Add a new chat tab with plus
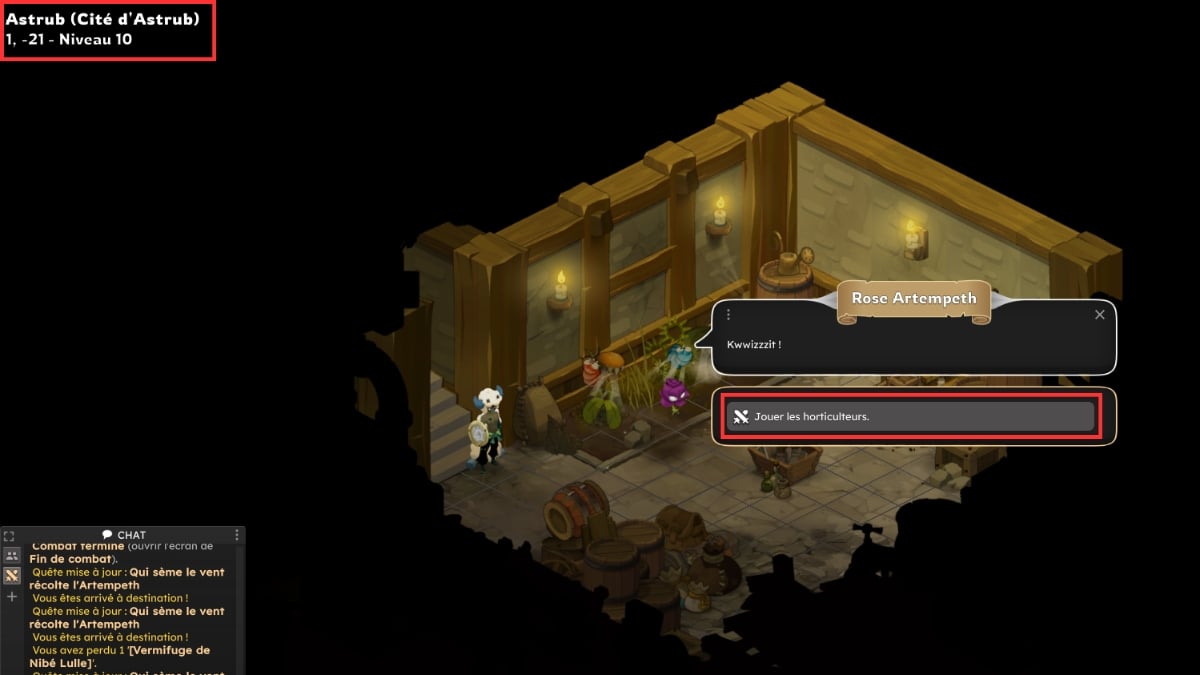1200x675 pixels. [x=12, y=596]
